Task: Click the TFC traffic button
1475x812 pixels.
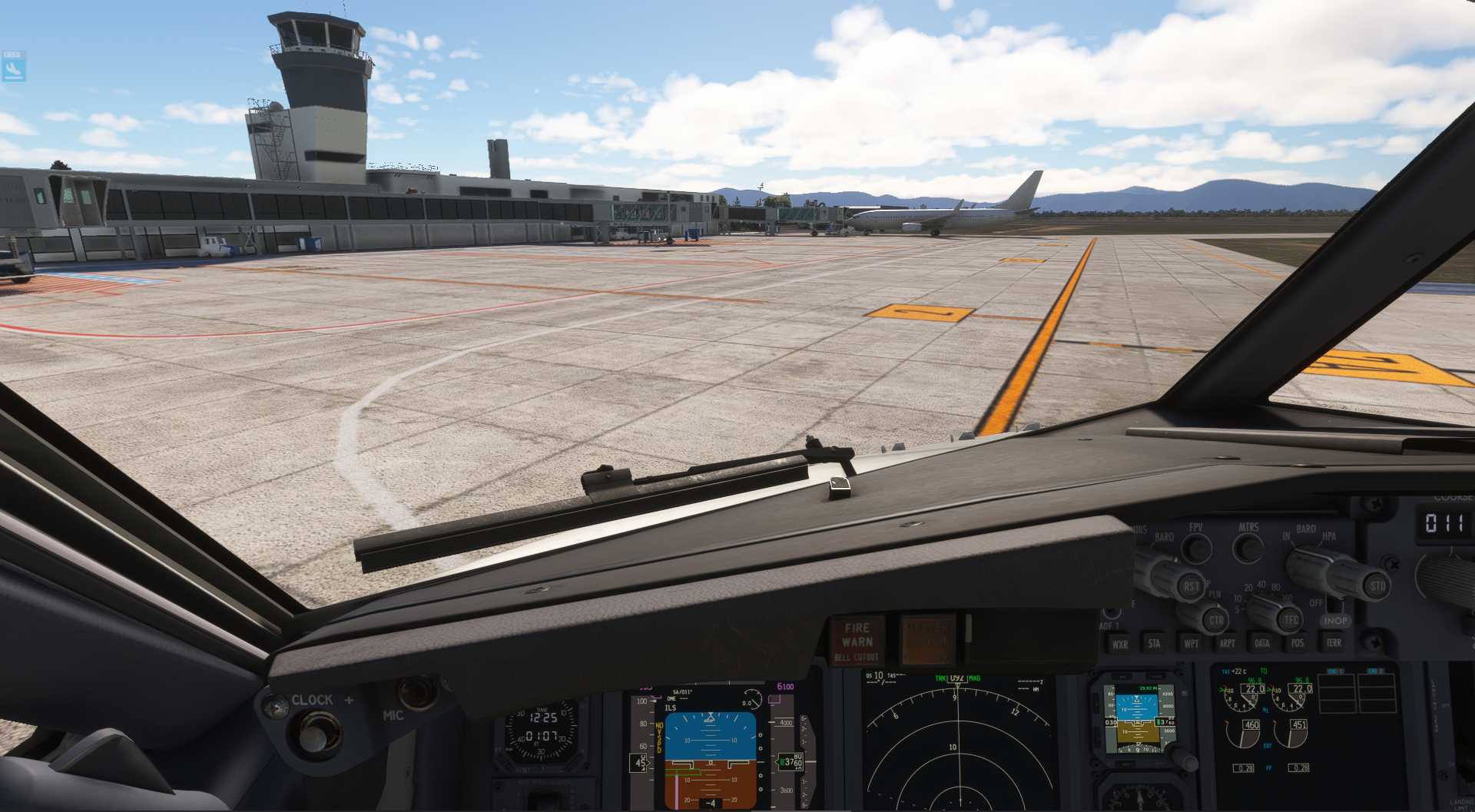Action: (x=1291, y=619)
